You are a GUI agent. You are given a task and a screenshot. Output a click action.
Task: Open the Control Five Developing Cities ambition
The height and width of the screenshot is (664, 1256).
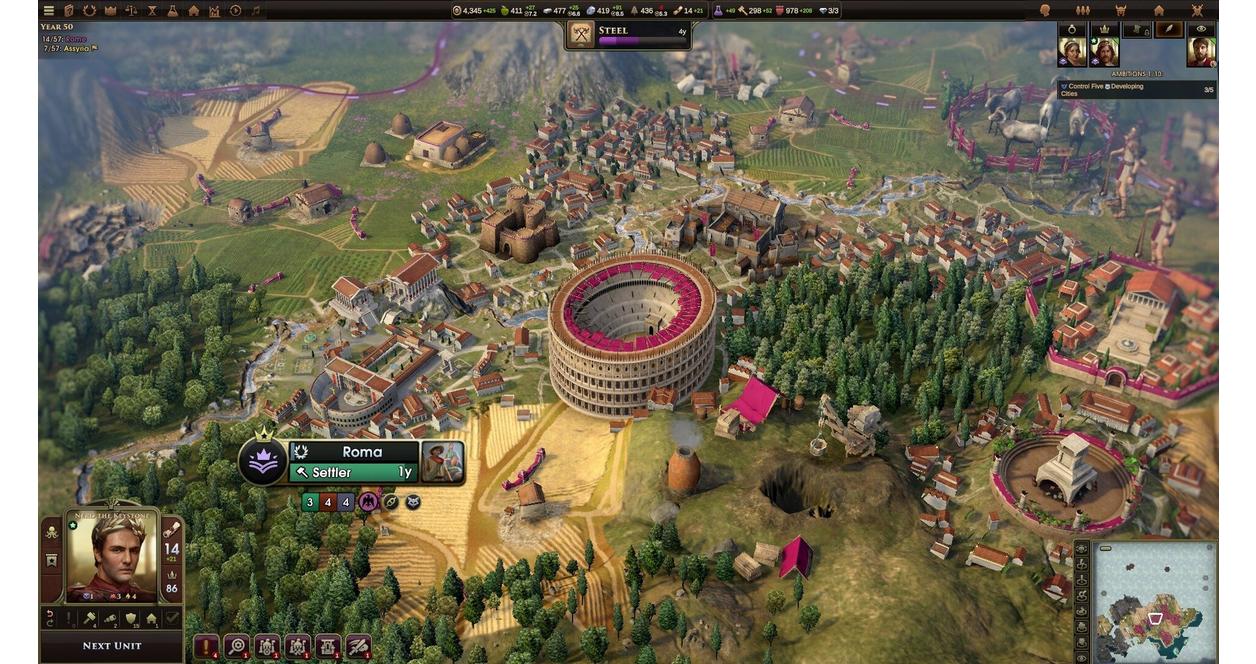pos(1137,90)
